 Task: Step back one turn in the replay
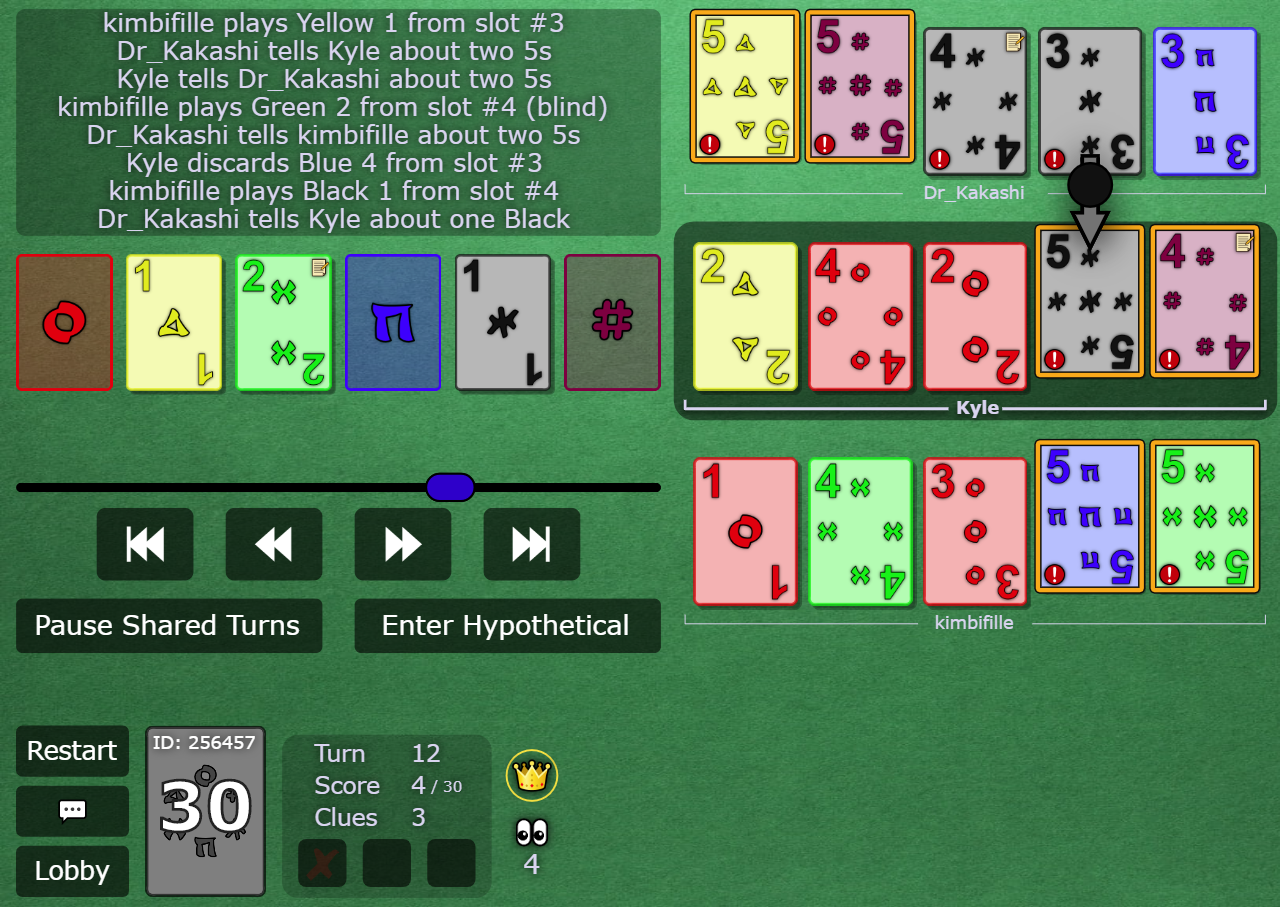point(273,544)
